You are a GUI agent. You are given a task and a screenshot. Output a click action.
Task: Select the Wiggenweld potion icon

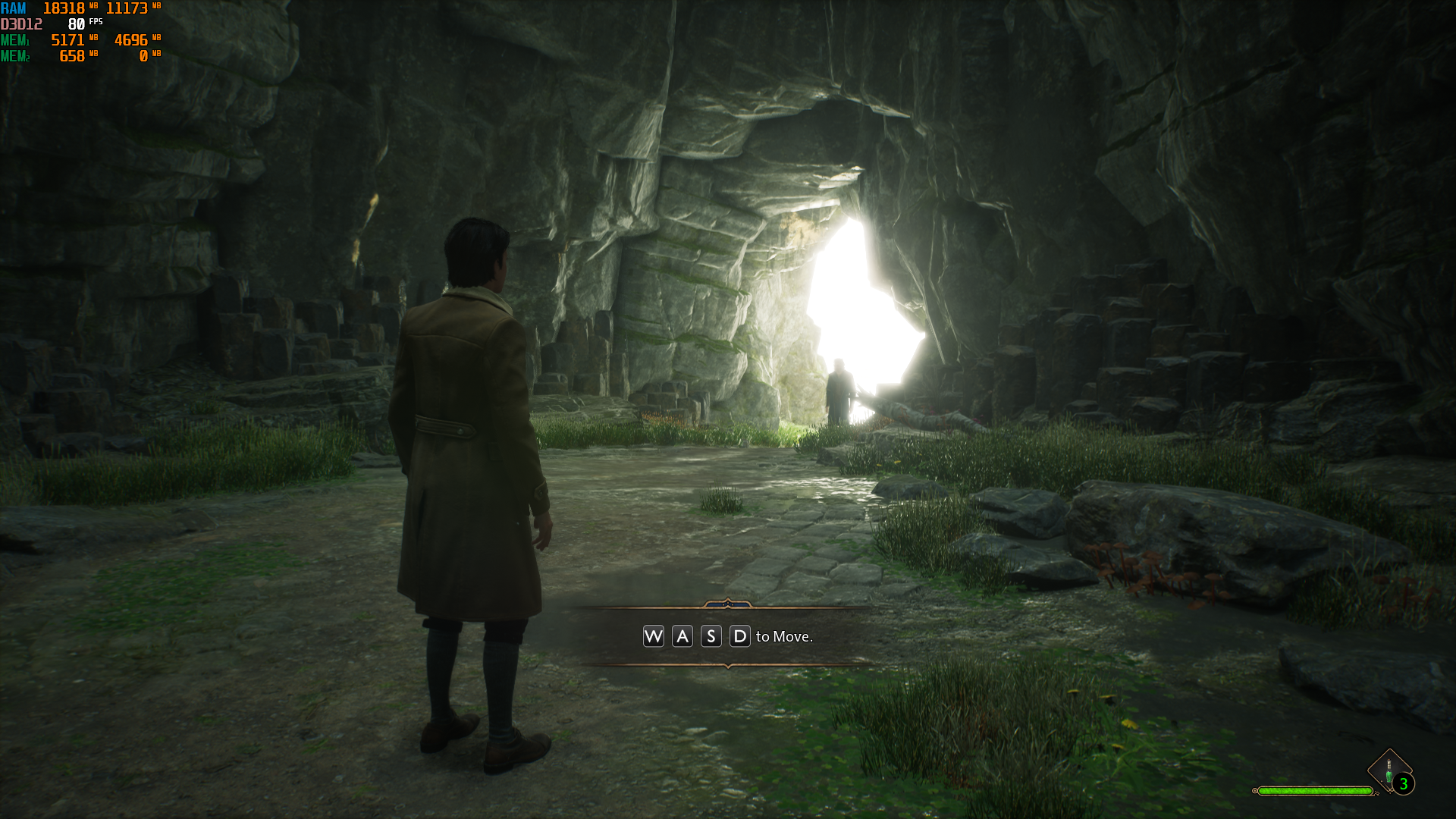coord(1389,771)
